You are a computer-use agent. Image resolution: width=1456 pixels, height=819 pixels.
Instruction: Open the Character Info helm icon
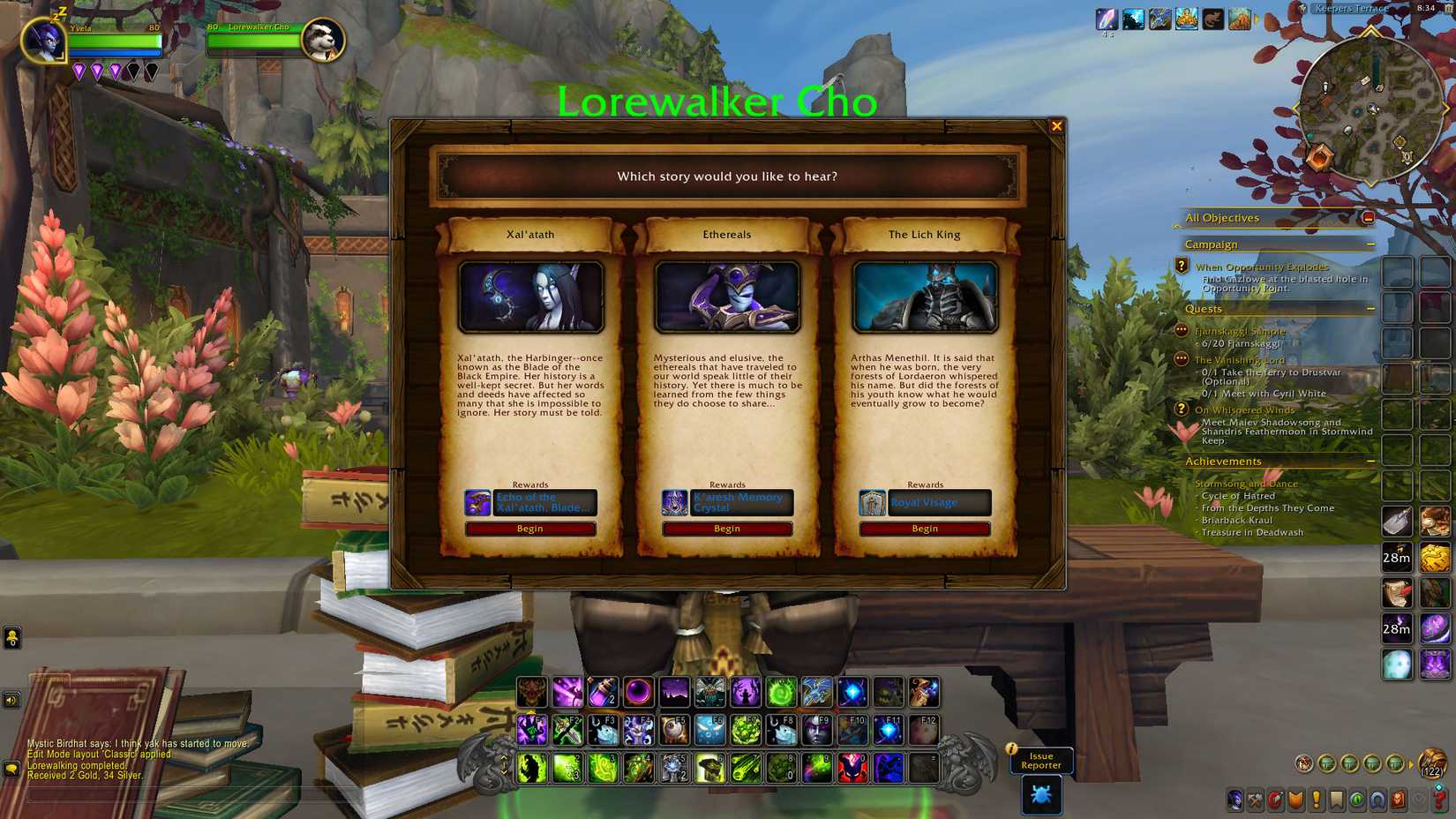pyautogui.click(x=1234, y=799)
